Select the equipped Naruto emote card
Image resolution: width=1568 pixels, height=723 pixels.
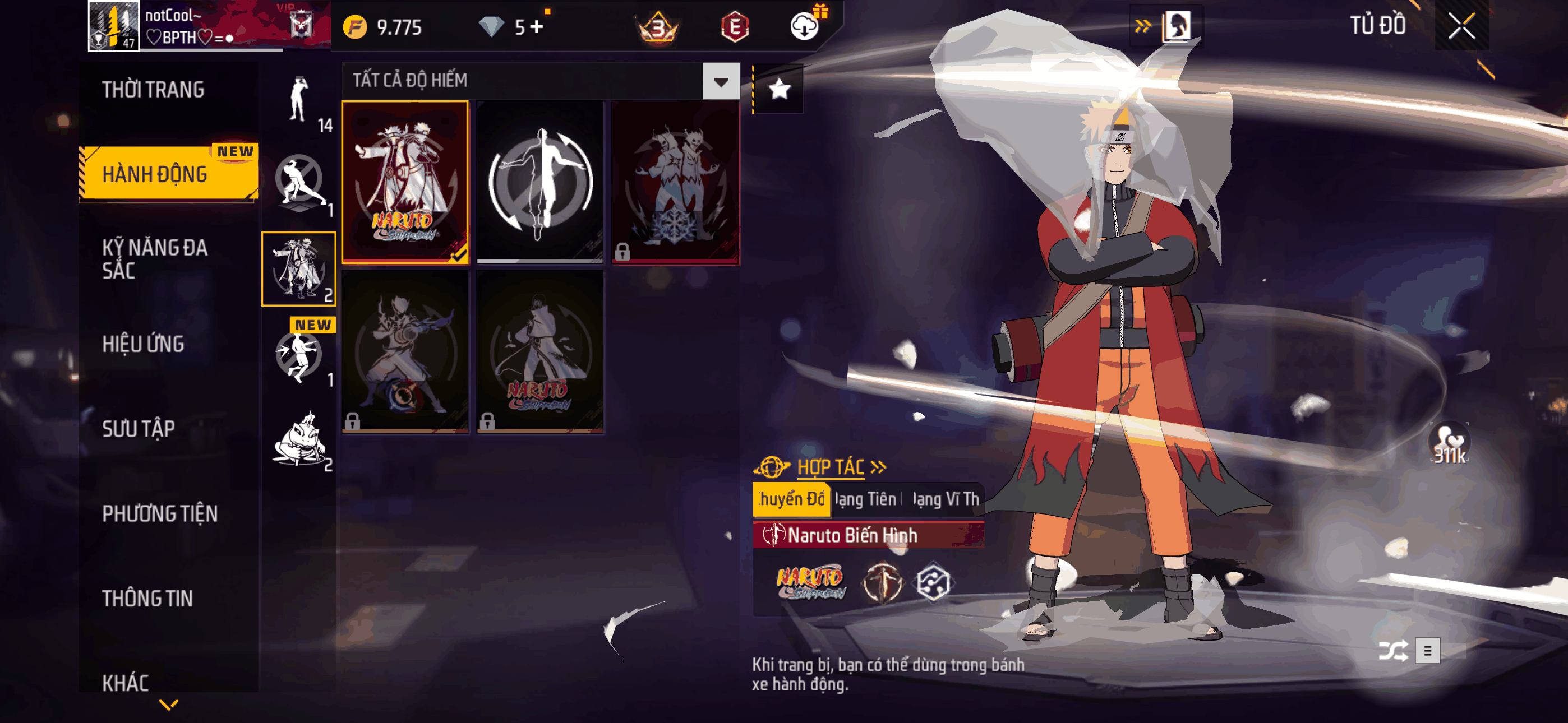click(405, 182)
